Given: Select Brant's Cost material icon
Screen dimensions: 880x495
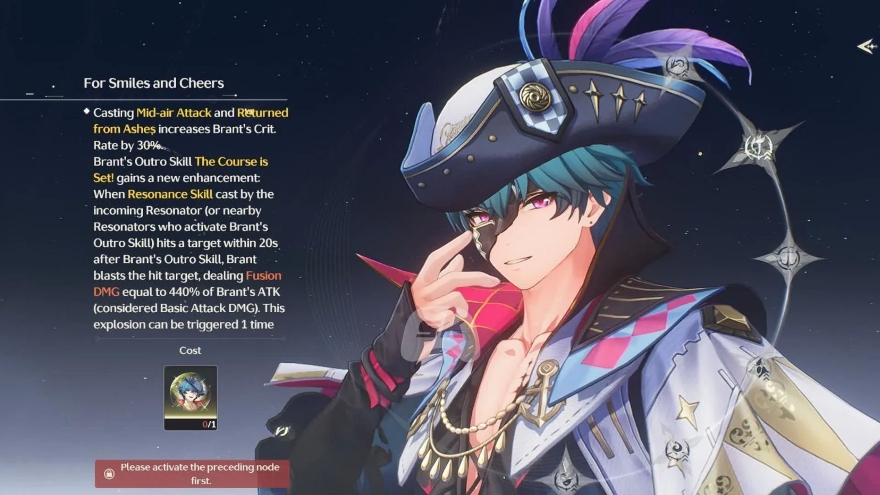Looking at the screenshot, I should (190, 397).
